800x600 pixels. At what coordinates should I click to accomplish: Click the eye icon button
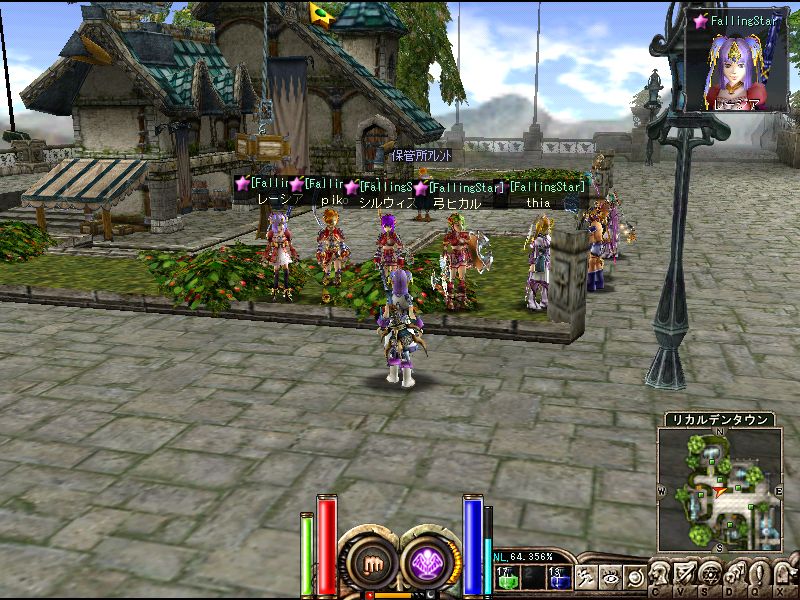[x=610, y=577]
